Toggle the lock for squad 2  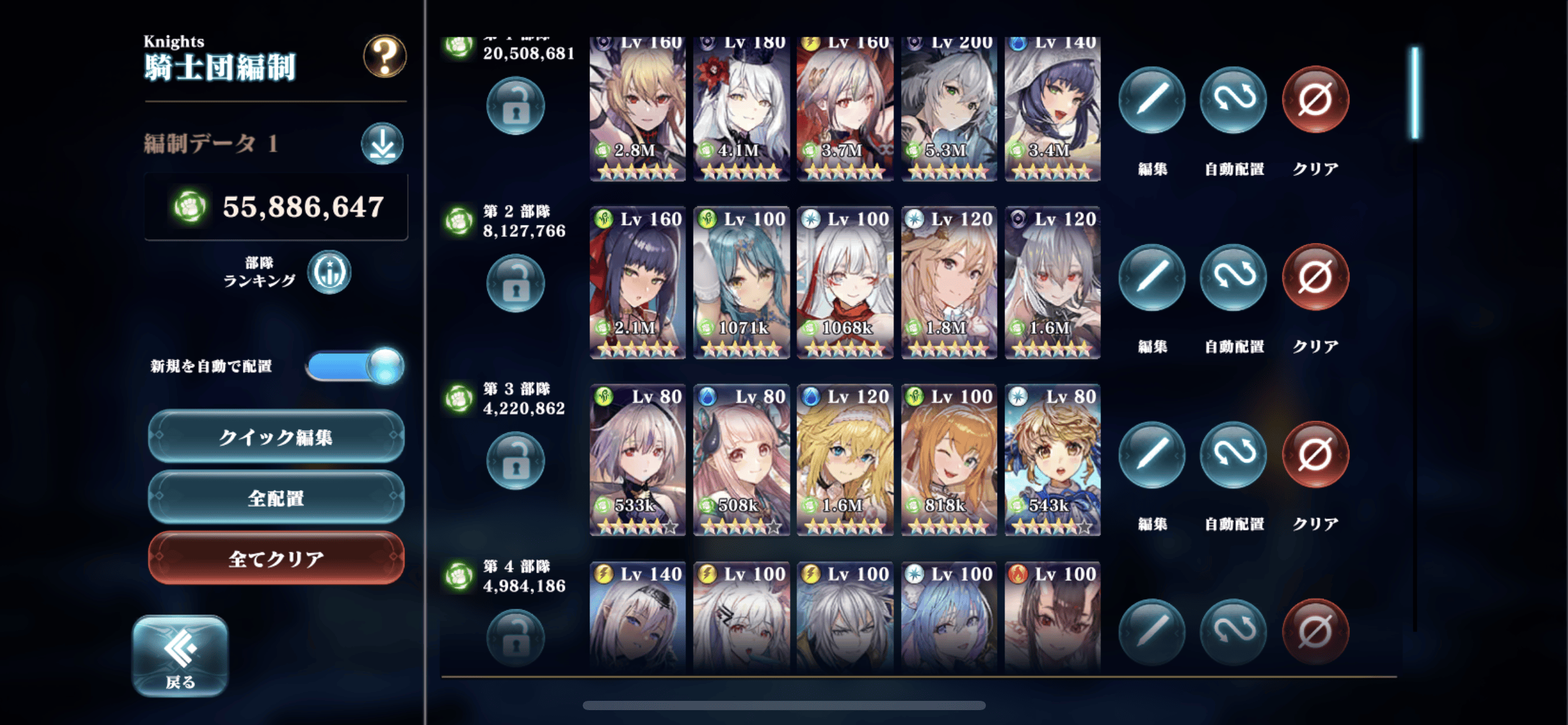pos(515,284)
